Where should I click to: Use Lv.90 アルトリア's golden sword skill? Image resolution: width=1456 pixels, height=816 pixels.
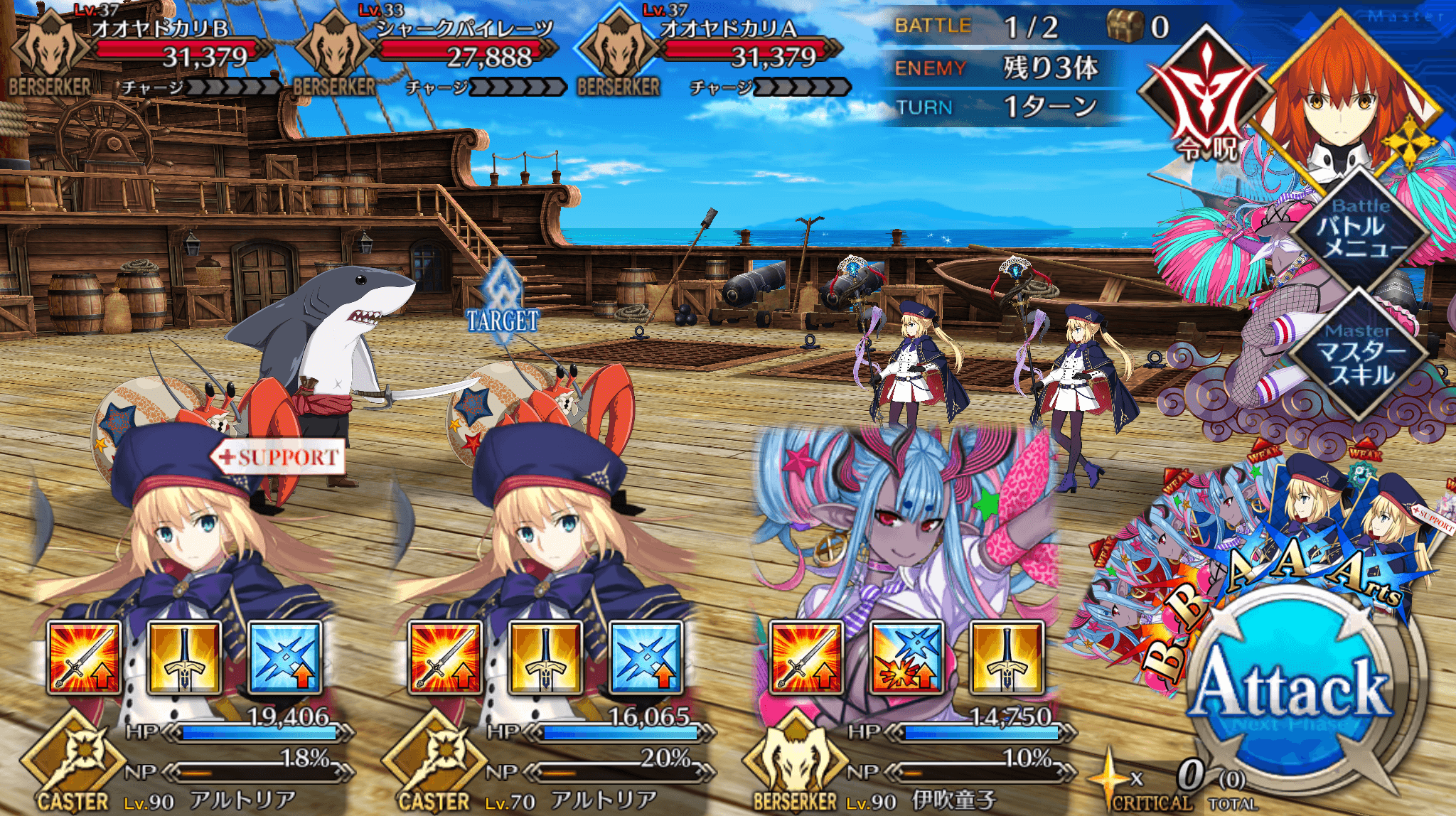(x=184, y=657)
